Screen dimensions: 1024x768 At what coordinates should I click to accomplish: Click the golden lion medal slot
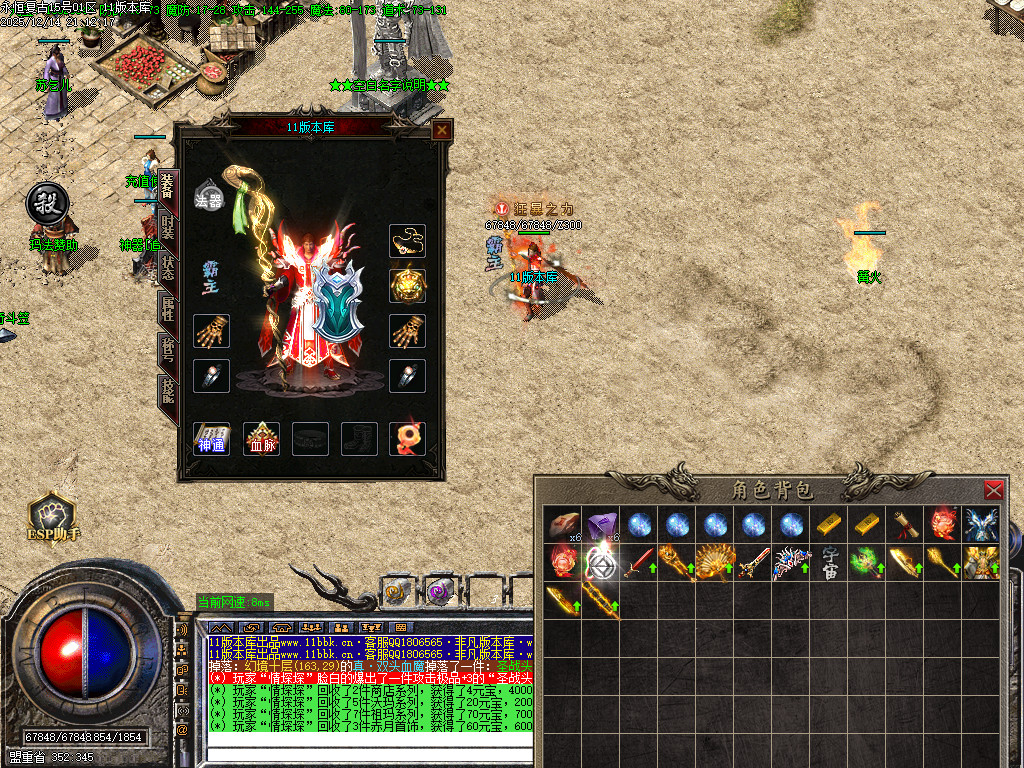pos(407,286)
